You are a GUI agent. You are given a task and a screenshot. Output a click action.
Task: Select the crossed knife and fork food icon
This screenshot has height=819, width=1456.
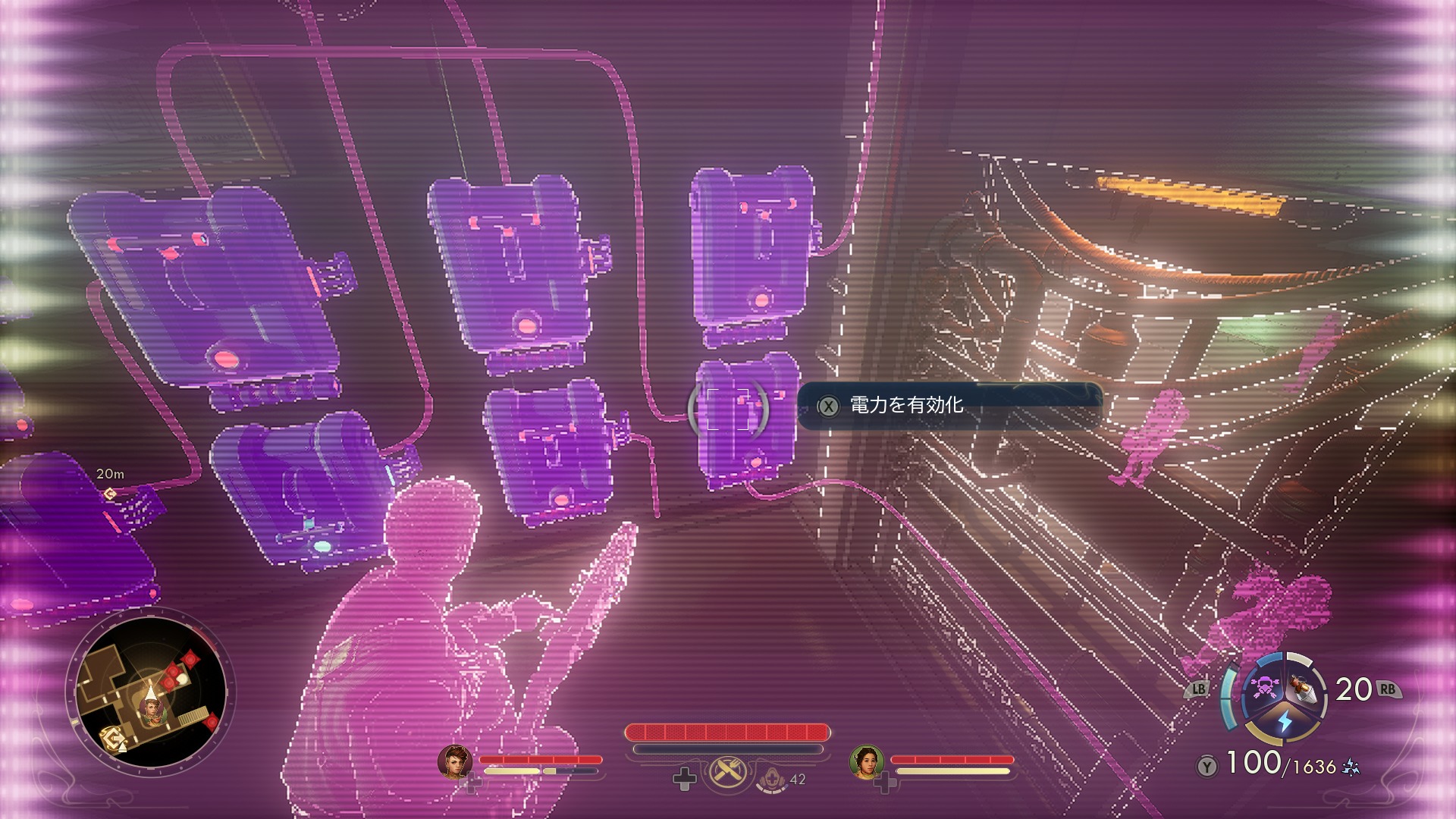tap(728, 772)
